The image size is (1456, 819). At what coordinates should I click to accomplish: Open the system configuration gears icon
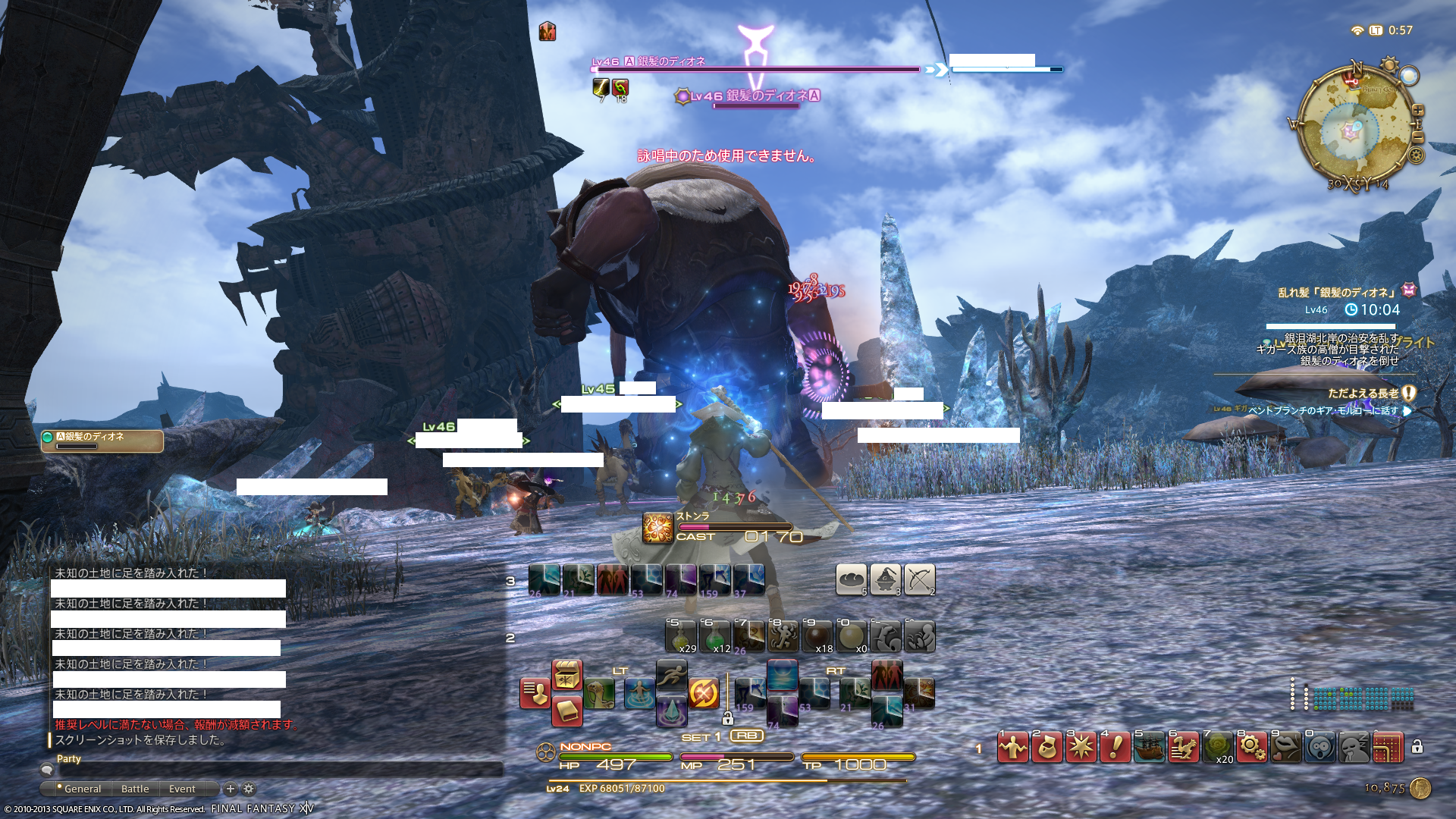click(1251, 748)
